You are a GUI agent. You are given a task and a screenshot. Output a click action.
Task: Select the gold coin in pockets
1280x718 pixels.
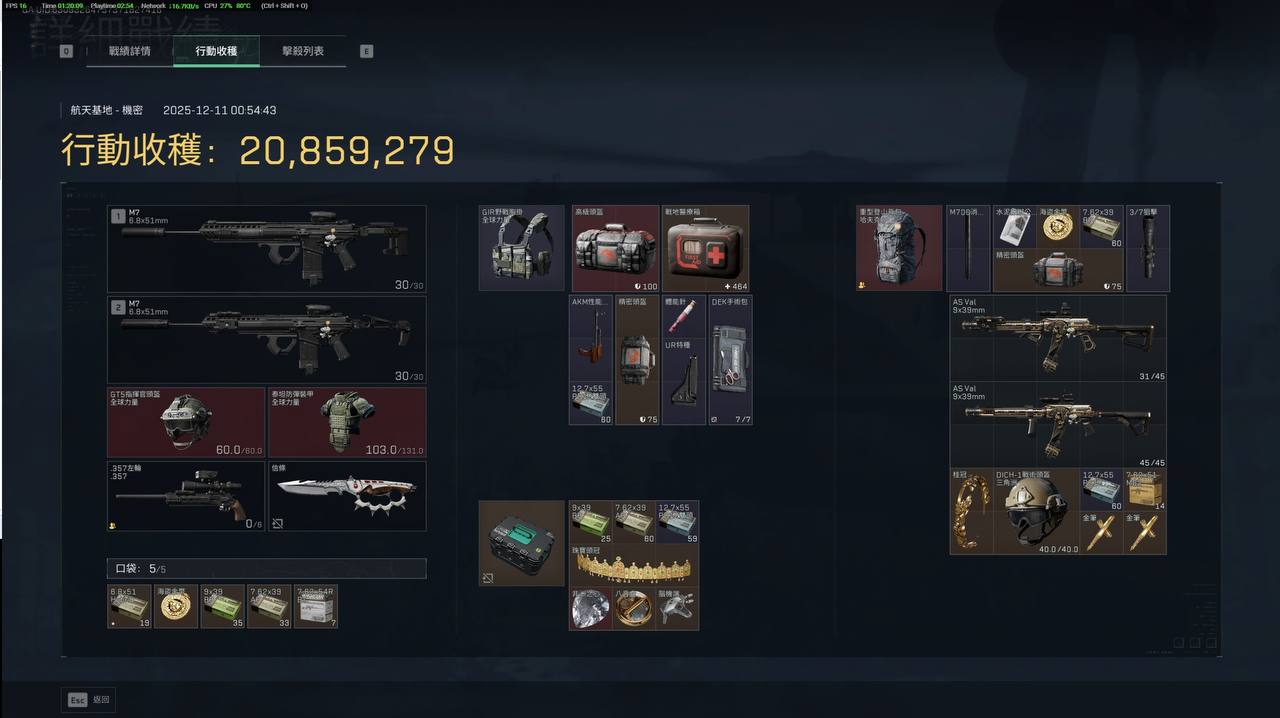click(x=176, y=606)
